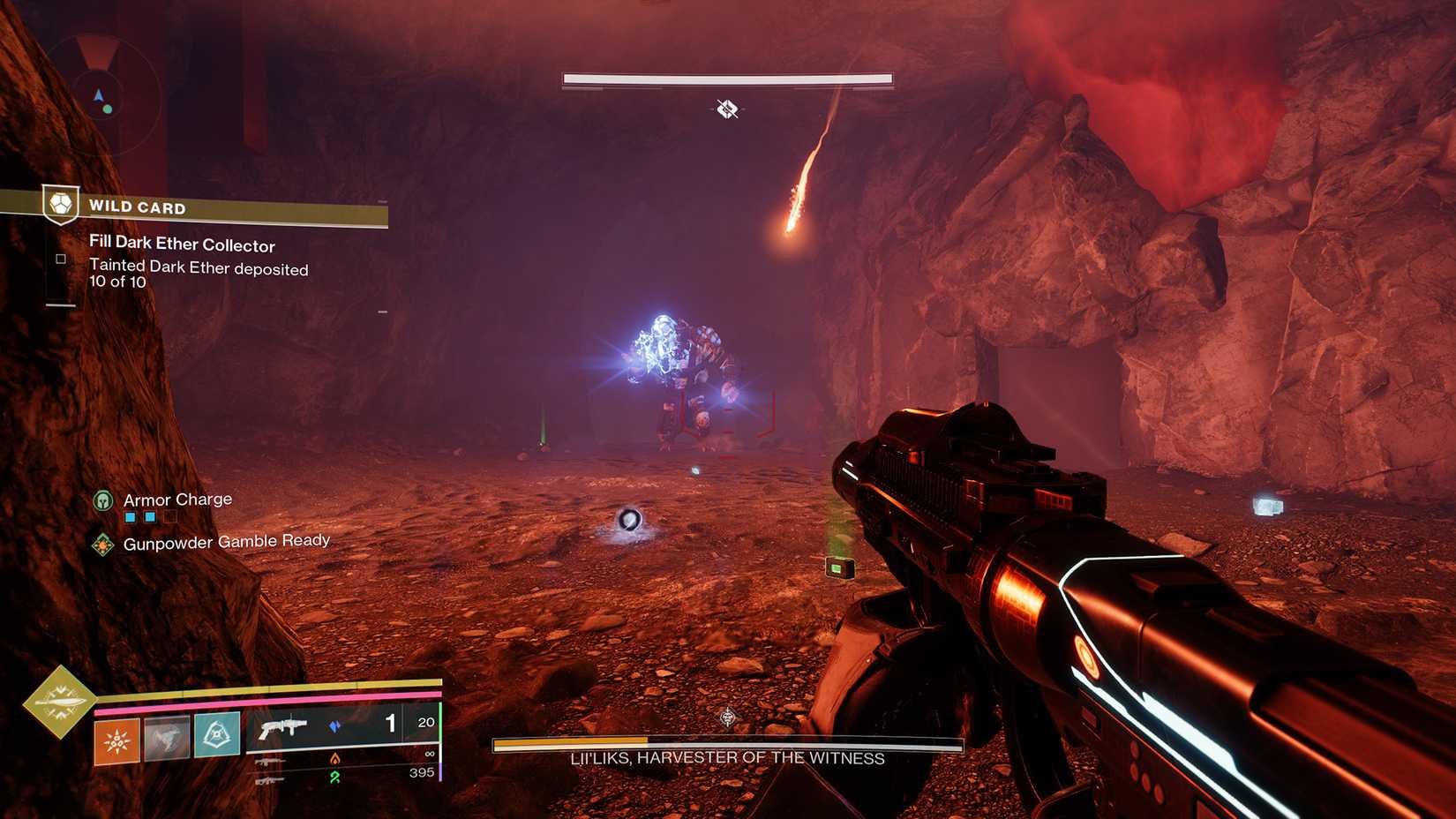Click the Wild Card shield emblem icon
The height and width of the screenshot is (819, 1456).
click(61, 205)
